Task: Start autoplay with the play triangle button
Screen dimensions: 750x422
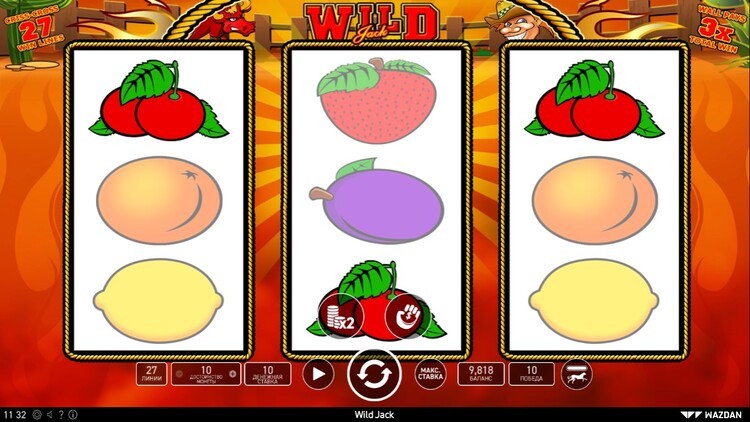Action: pos(318,375)
